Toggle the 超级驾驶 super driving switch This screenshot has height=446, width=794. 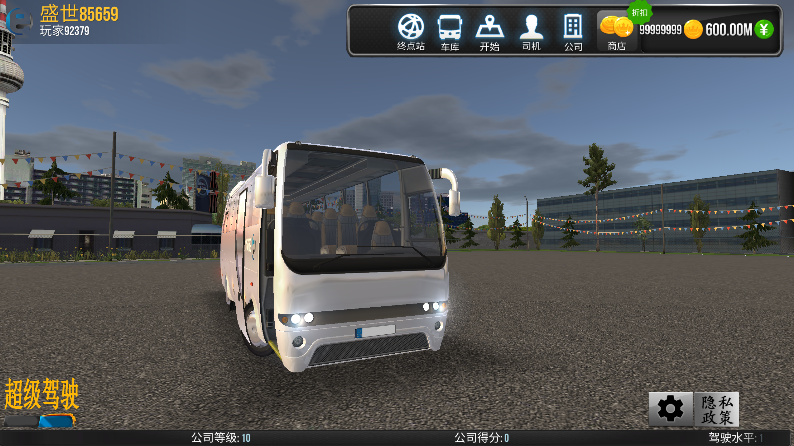pos(55,422)
